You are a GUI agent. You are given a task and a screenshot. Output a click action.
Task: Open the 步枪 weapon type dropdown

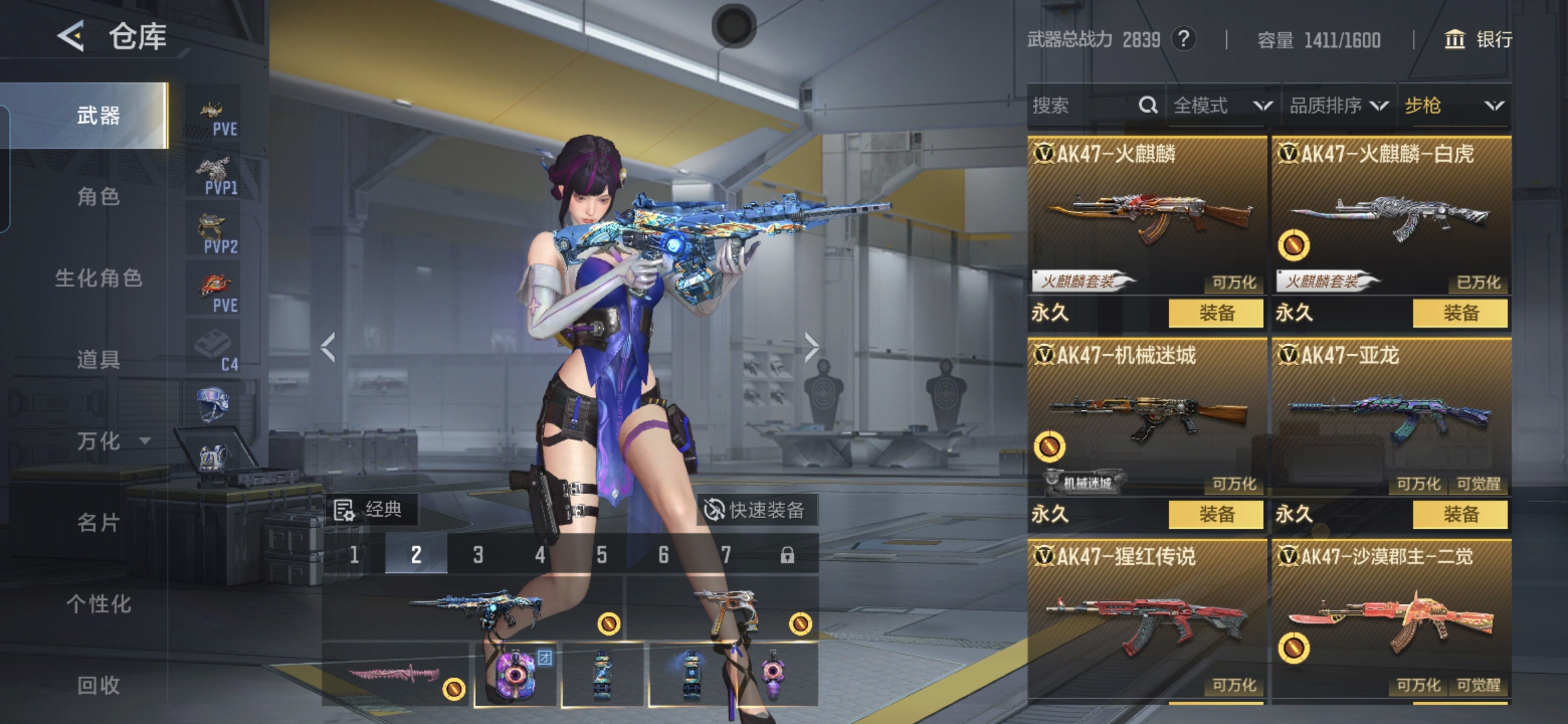tap(1453, 106)
